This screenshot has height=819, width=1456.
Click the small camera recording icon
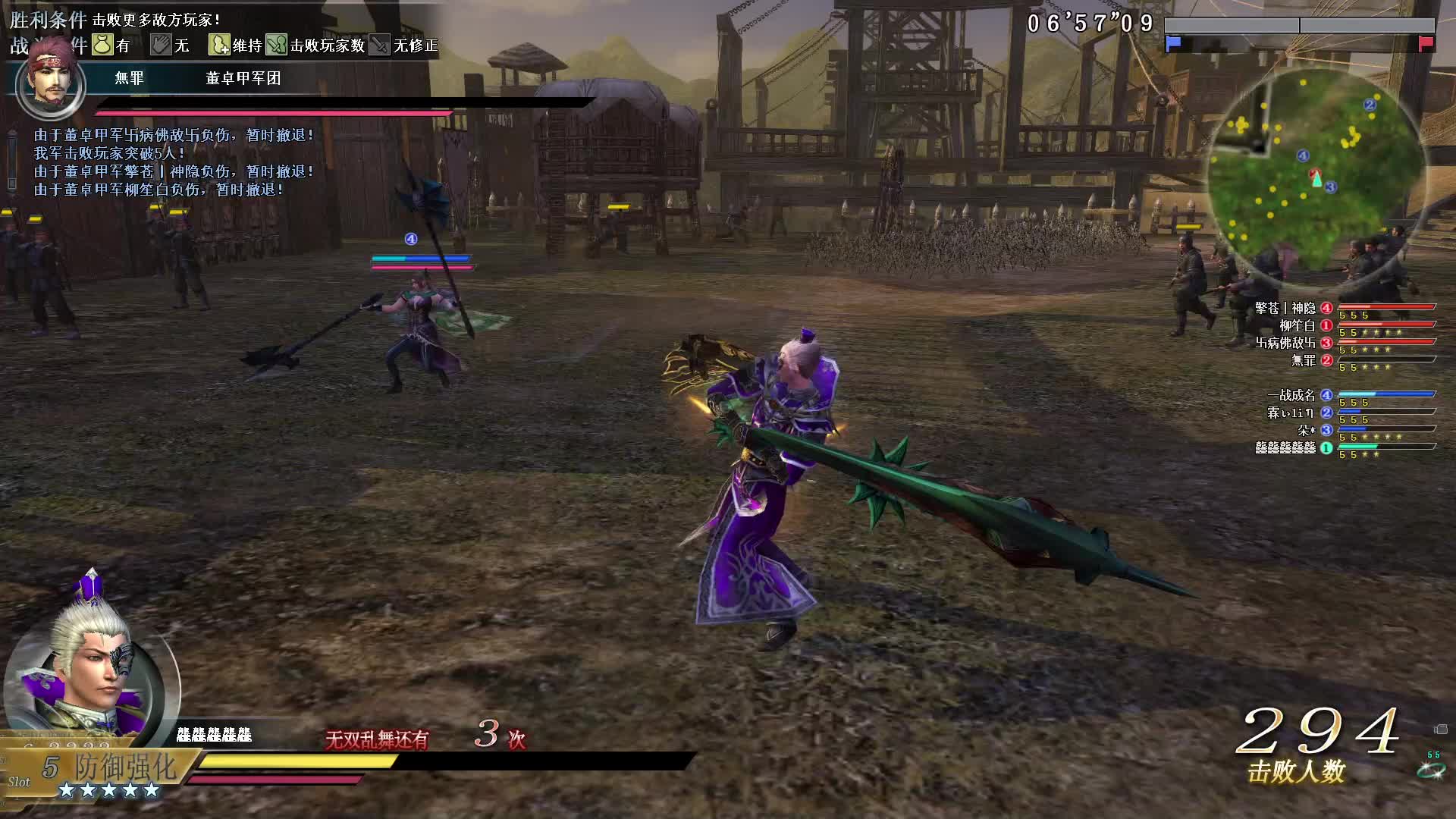[x=1441, y=730]
